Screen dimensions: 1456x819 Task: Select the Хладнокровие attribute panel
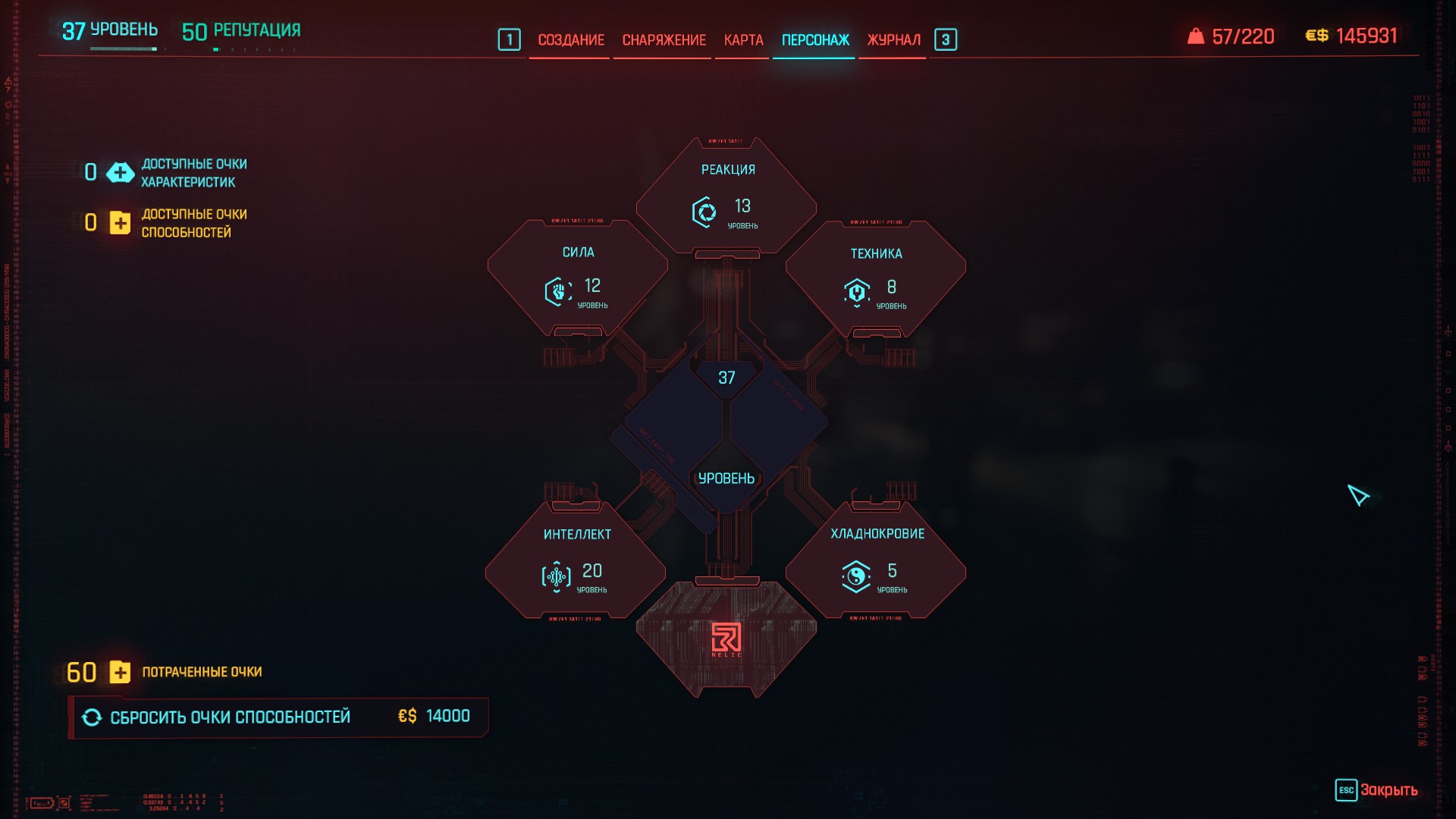tap(876, 561)
